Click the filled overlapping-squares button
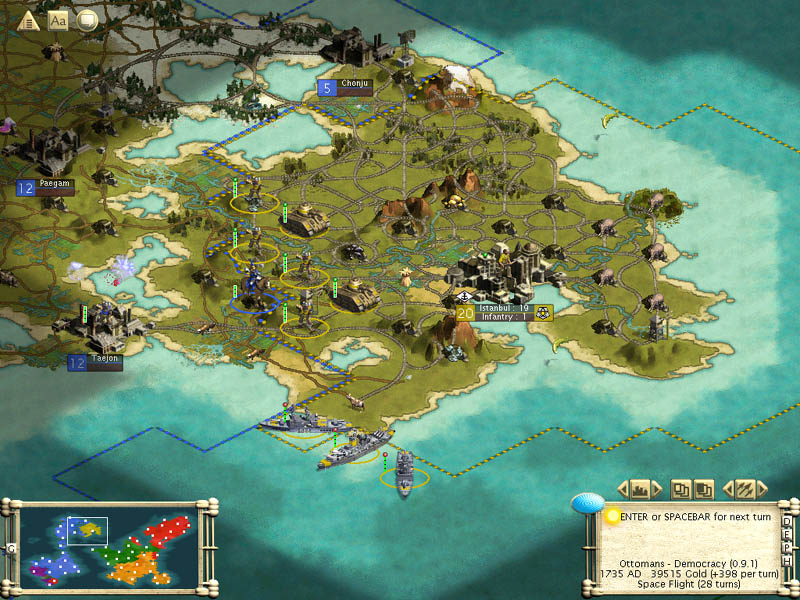This screenshot has width=800, height=600. [x=703, y=489]
